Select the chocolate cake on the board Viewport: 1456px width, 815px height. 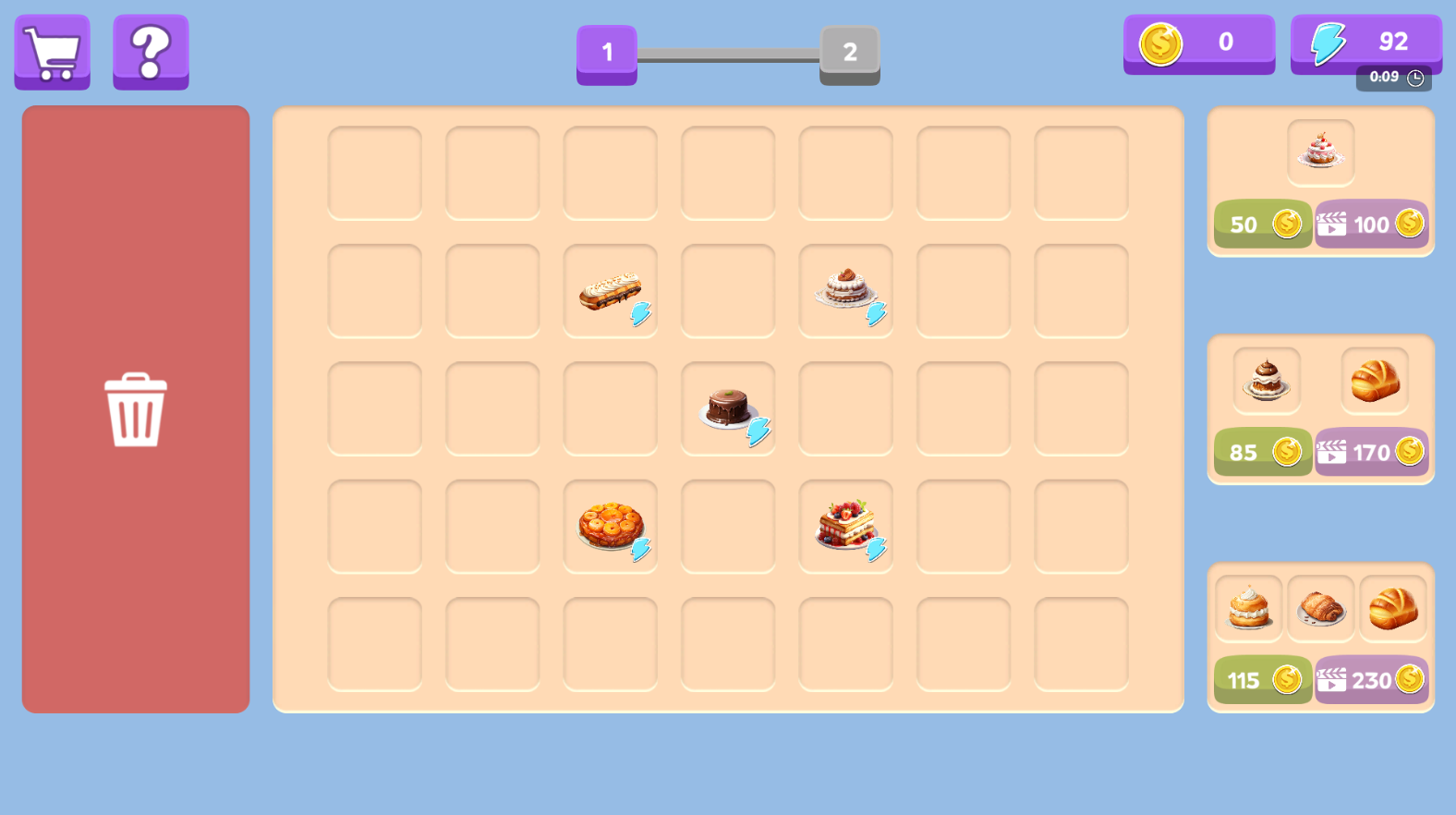point(728,407)
